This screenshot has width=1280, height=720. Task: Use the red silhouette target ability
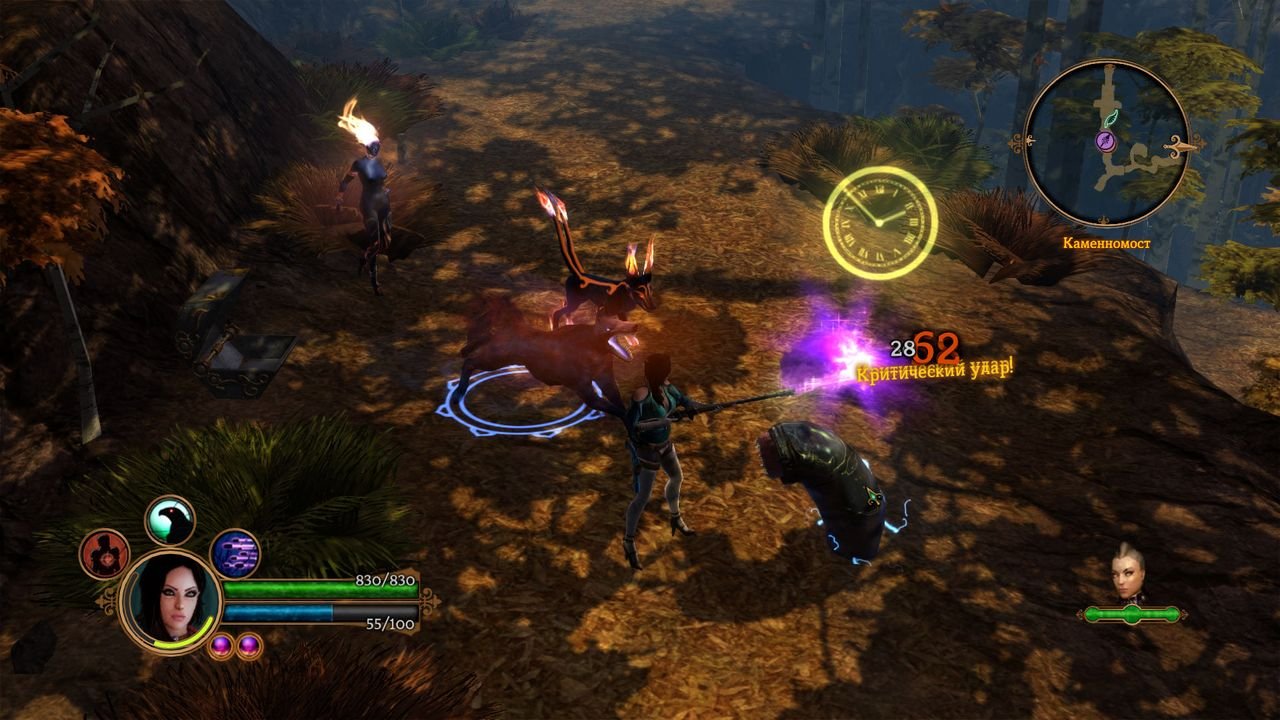pyautogui.click(x=104, y=554)
